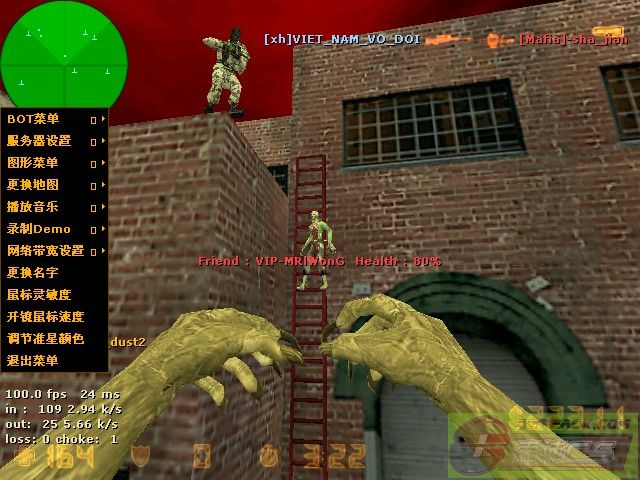Close menu with 退出菜单 entry
This screenshot has width=640, height=480.
click(34, 361)
